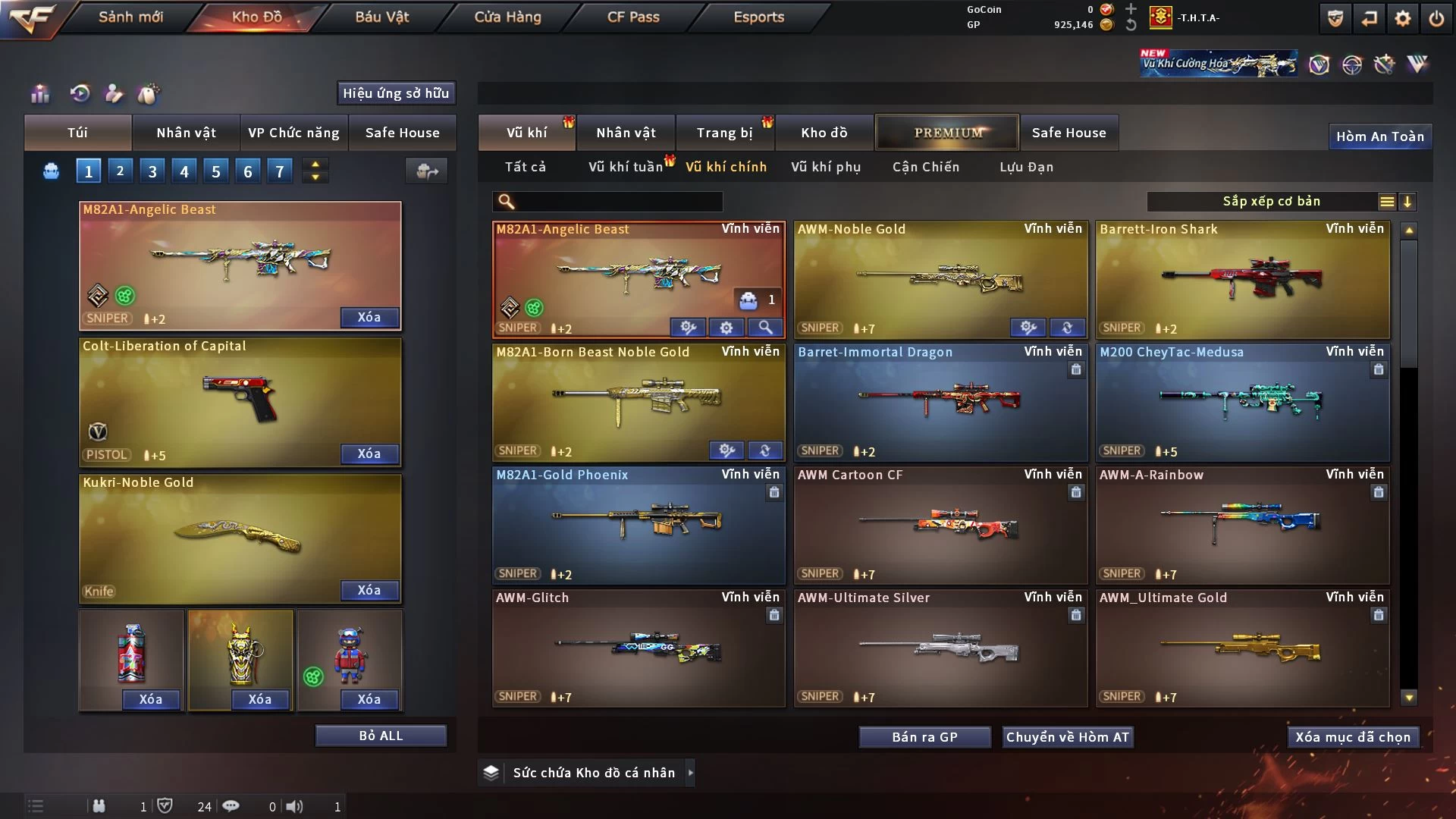
Task: Open the settings gear icon
Action: 1403,19
